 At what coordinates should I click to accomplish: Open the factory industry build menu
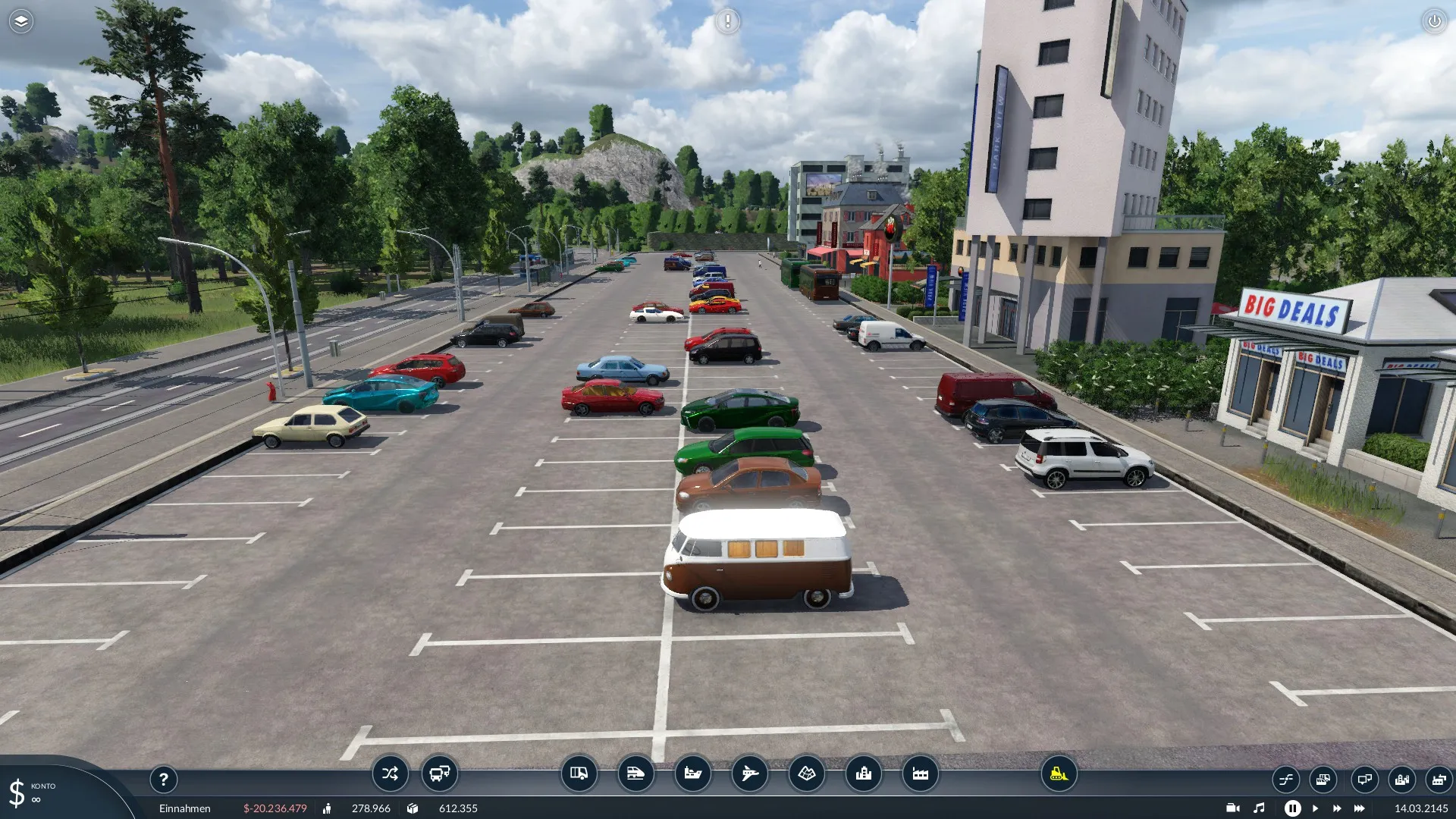point(920,773)
